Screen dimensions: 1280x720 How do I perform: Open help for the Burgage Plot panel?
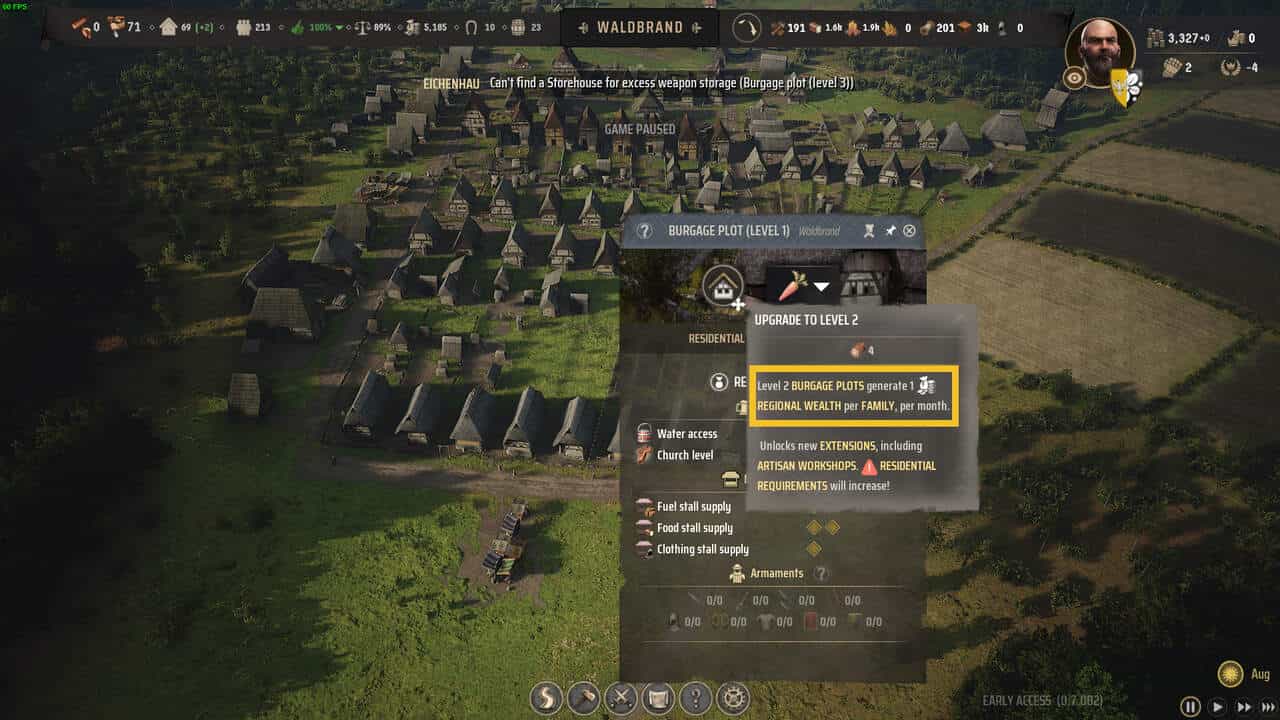coord(644,231)
